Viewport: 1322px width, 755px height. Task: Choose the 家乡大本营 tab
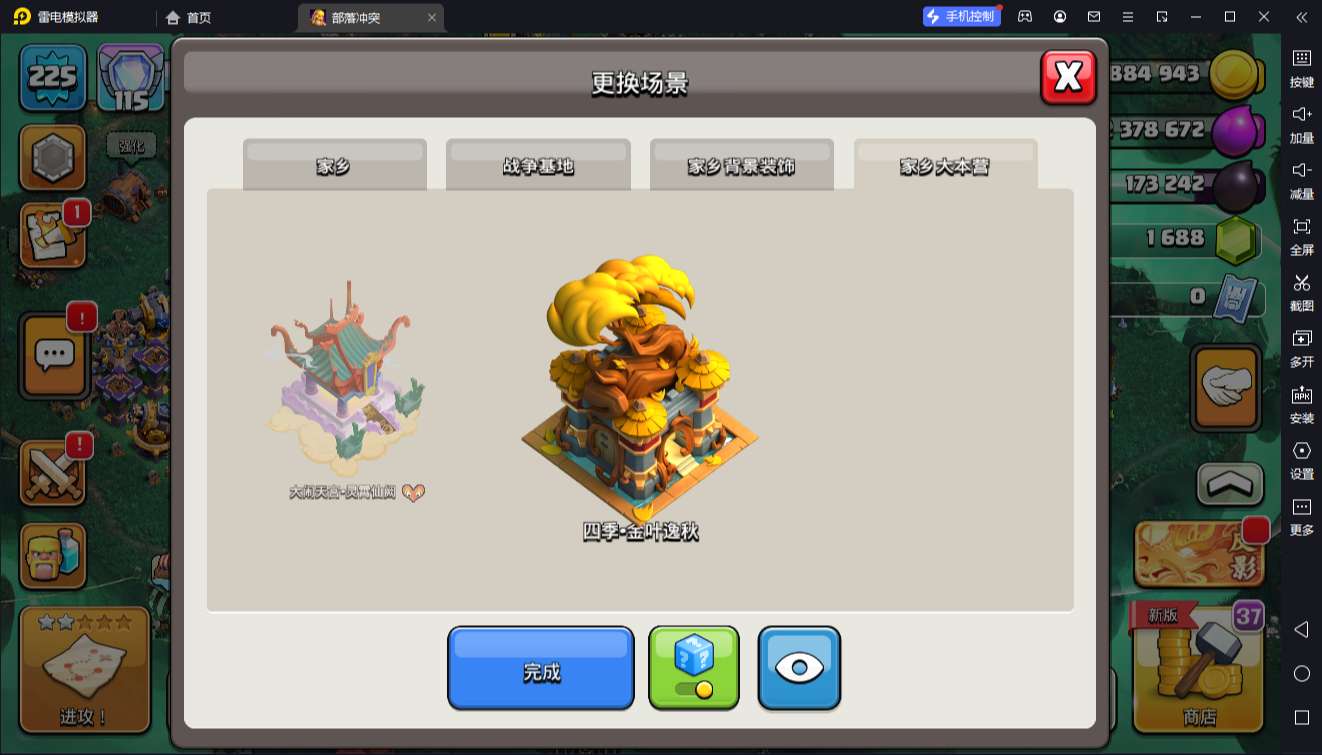[945, 165]
